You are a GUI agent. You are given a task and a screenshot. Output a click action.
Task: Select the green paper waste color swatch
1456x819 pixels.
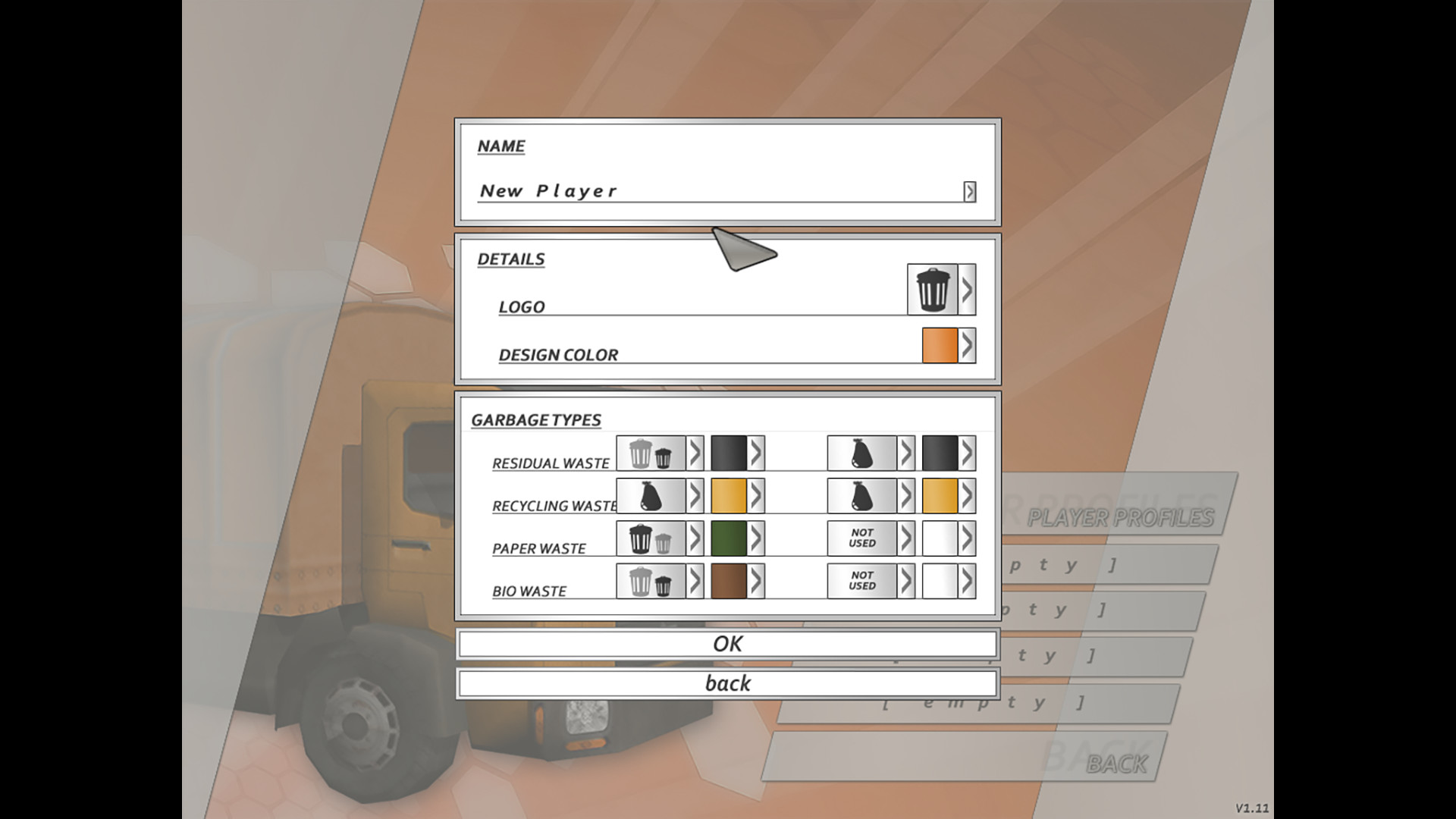point(730,538)
